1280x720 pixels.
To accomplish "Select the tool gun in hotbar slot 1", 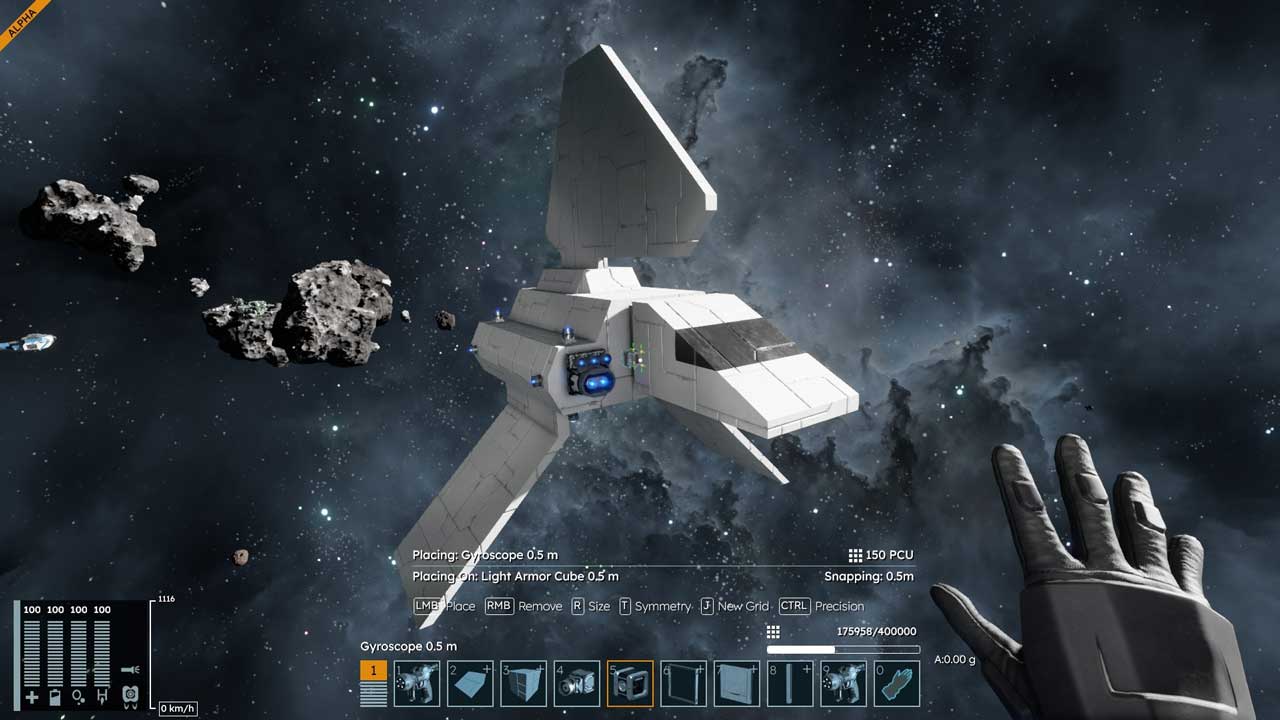I will 417,684.
